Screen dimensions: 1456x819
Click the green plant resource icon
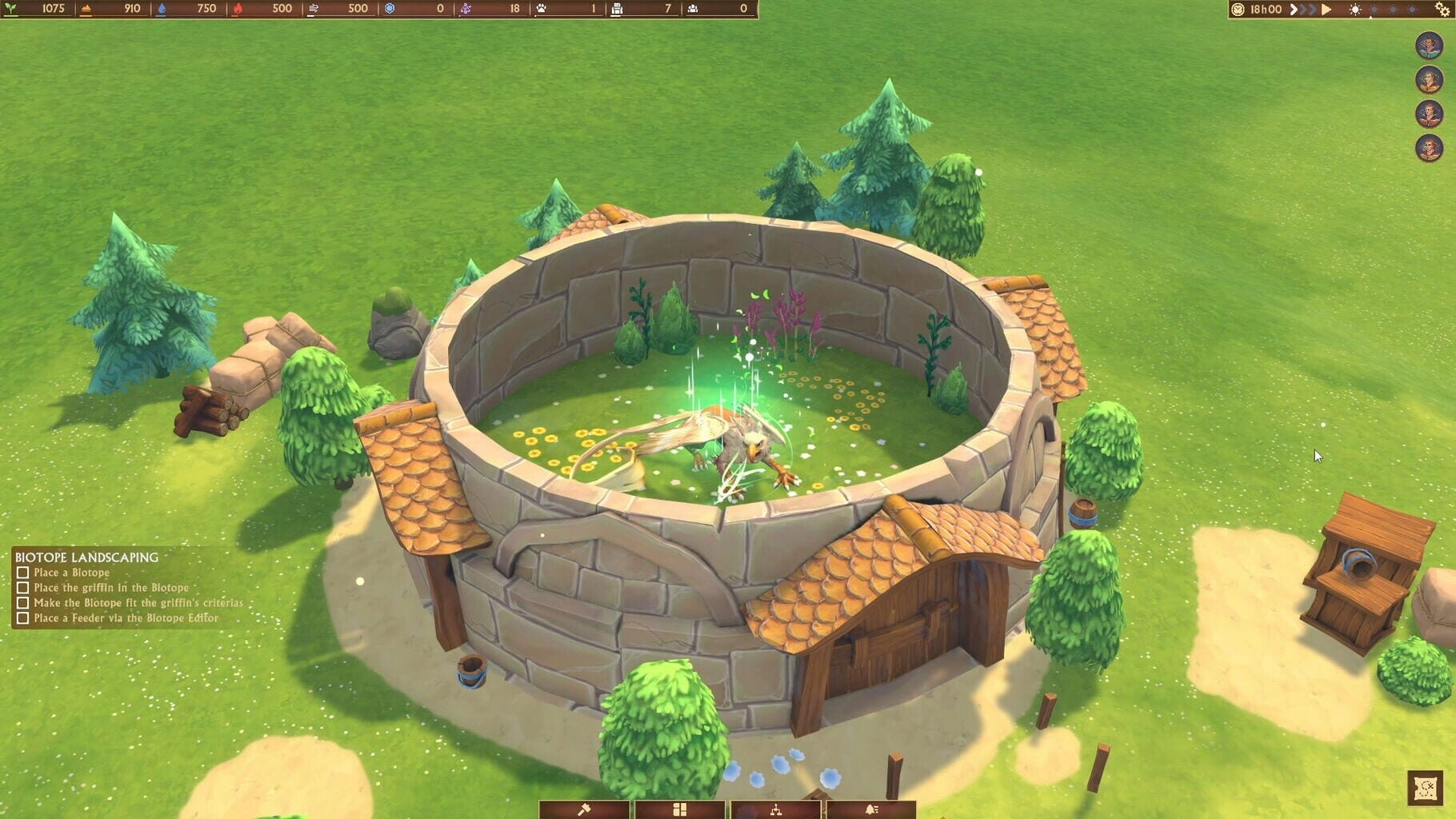pyautogui.click(x=11, y=9)
